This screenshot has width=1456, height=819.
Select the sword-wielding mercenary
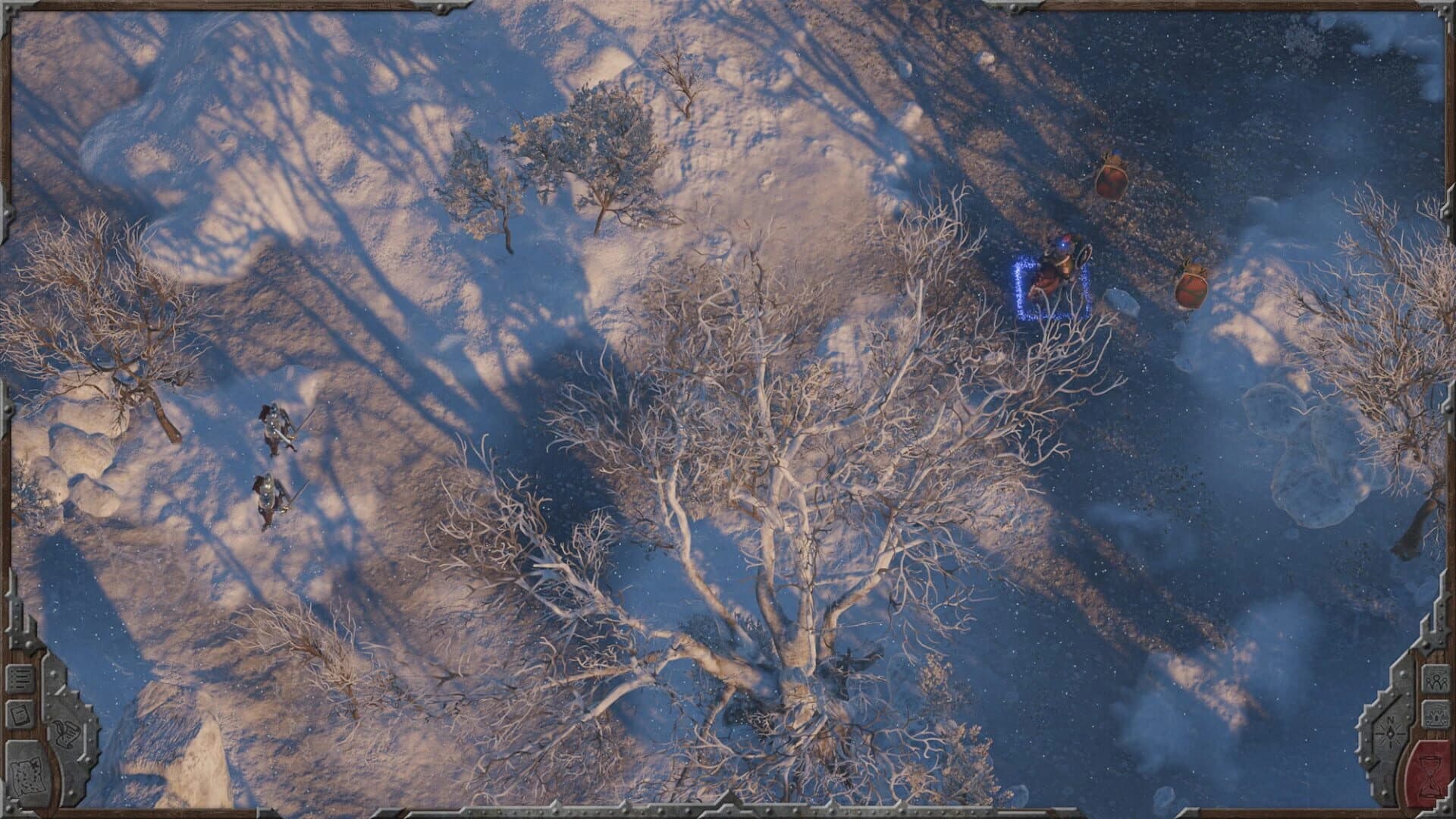point(275,428)
